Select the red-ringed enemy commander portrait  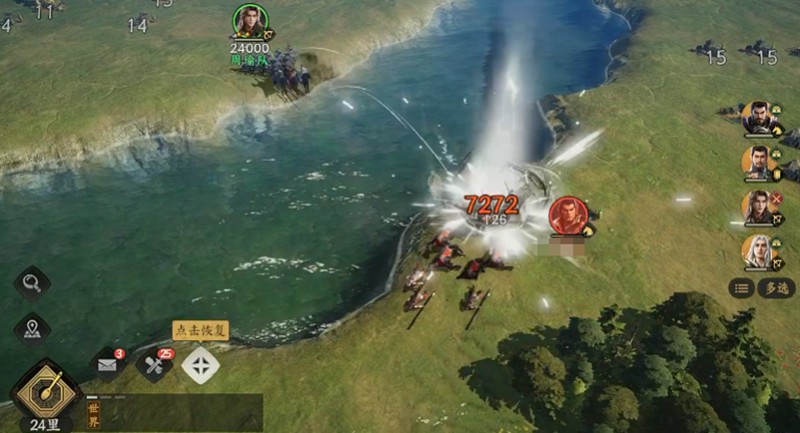[567, 214]
